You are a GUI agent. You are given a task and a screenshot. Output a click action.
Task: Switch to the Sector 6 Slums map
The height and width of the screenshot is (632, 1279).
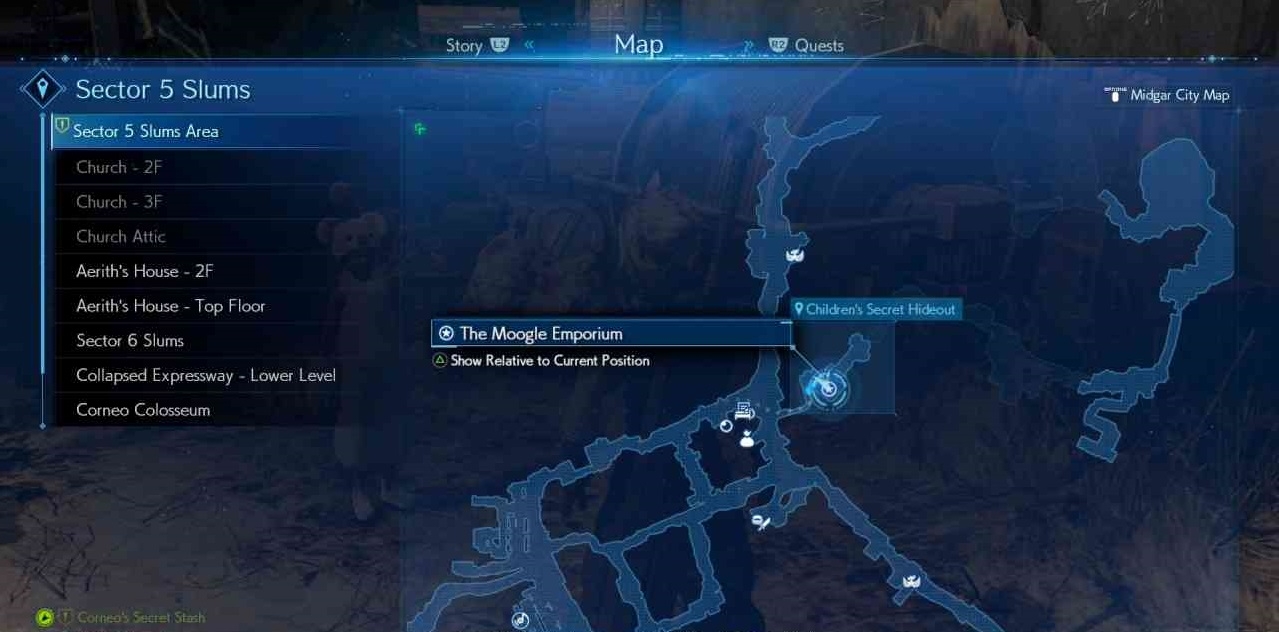130,341
